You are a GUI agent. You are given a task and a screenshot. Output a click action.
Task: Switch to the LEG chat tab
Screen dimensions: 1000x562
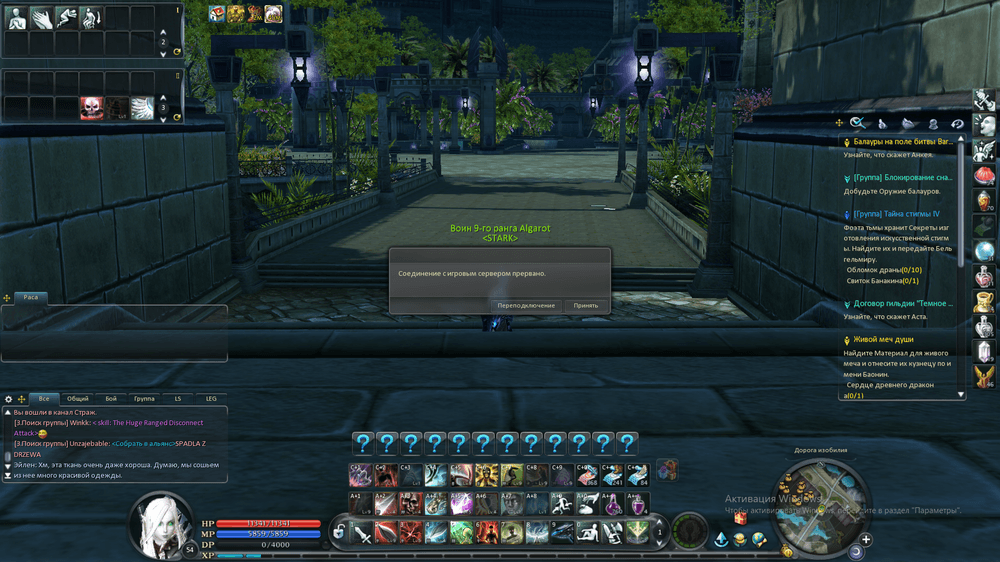[211, 399]
